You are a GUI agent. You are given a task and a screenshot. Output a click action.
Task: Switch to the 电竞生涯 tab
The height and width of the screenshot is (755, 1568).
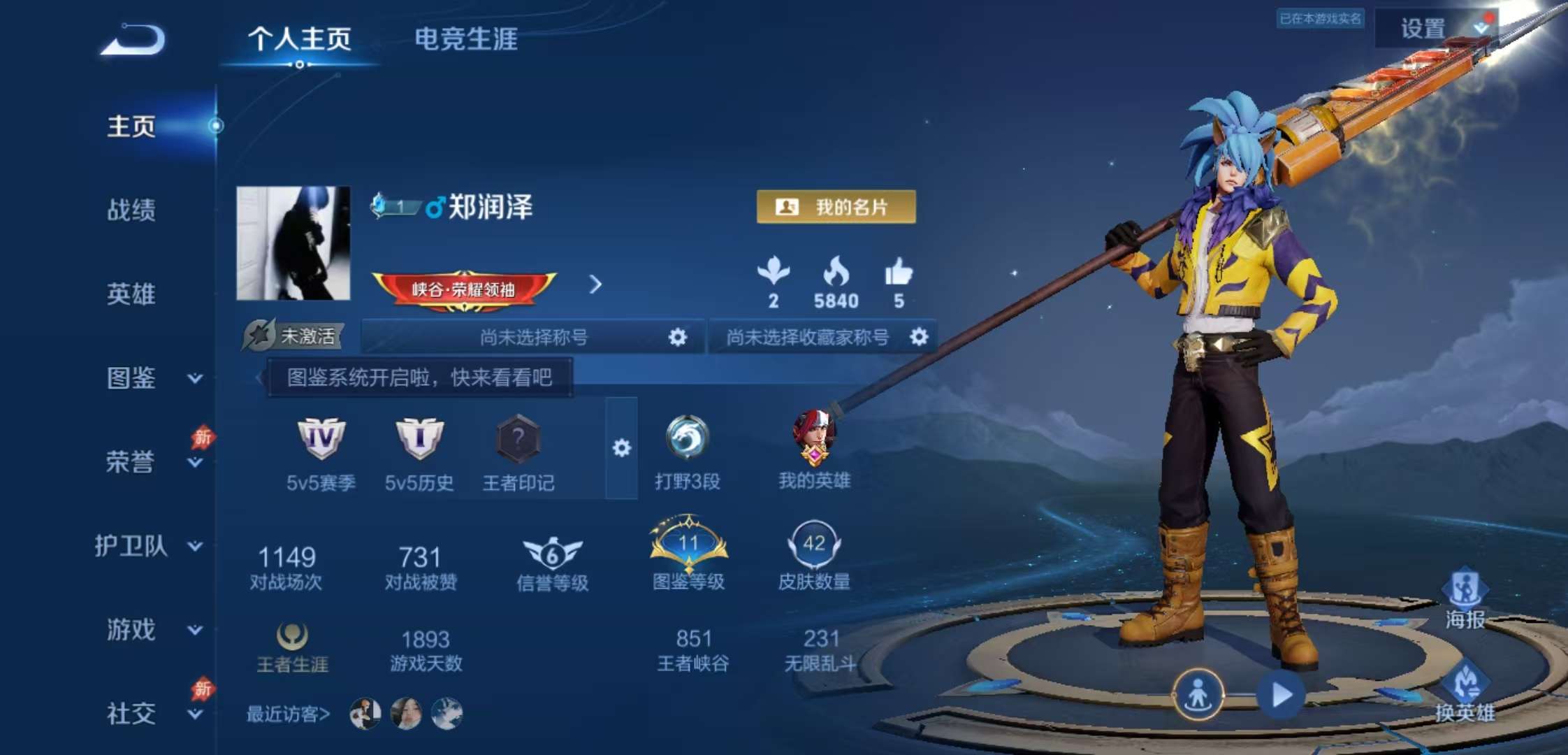pyautogui.click(x=466, y=39)
